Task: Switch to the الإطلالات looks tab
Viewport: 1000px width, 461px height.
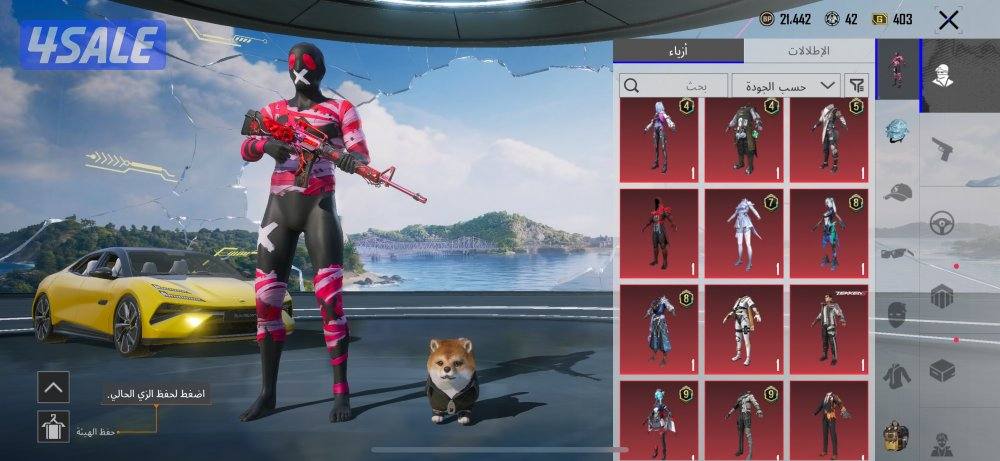Action: tap(808, 51)
